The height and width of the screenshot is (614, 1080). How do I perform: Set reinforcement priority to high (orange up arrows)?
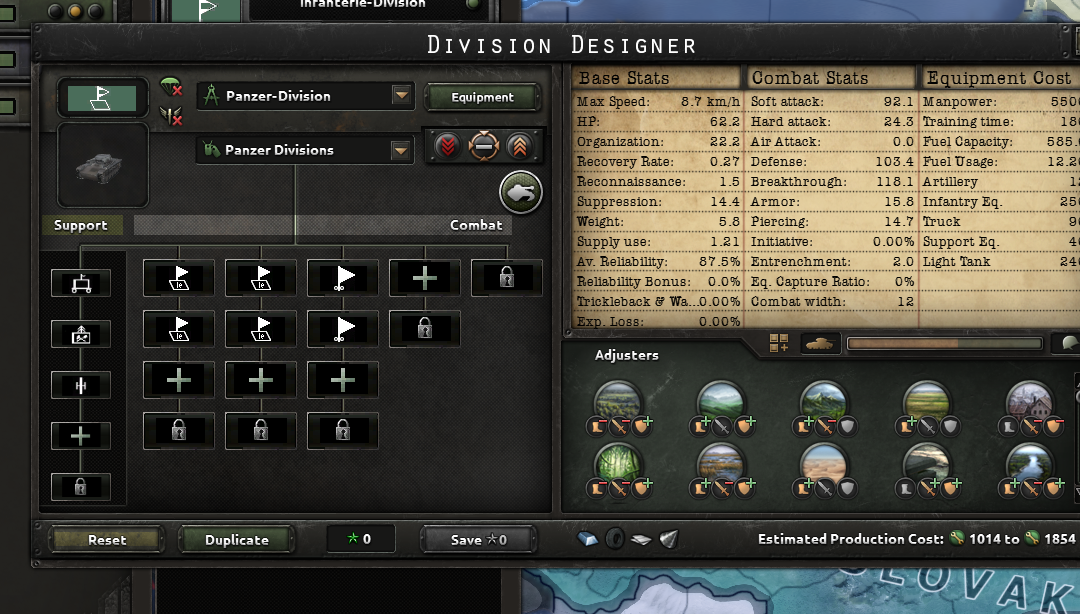pos(517,146)
